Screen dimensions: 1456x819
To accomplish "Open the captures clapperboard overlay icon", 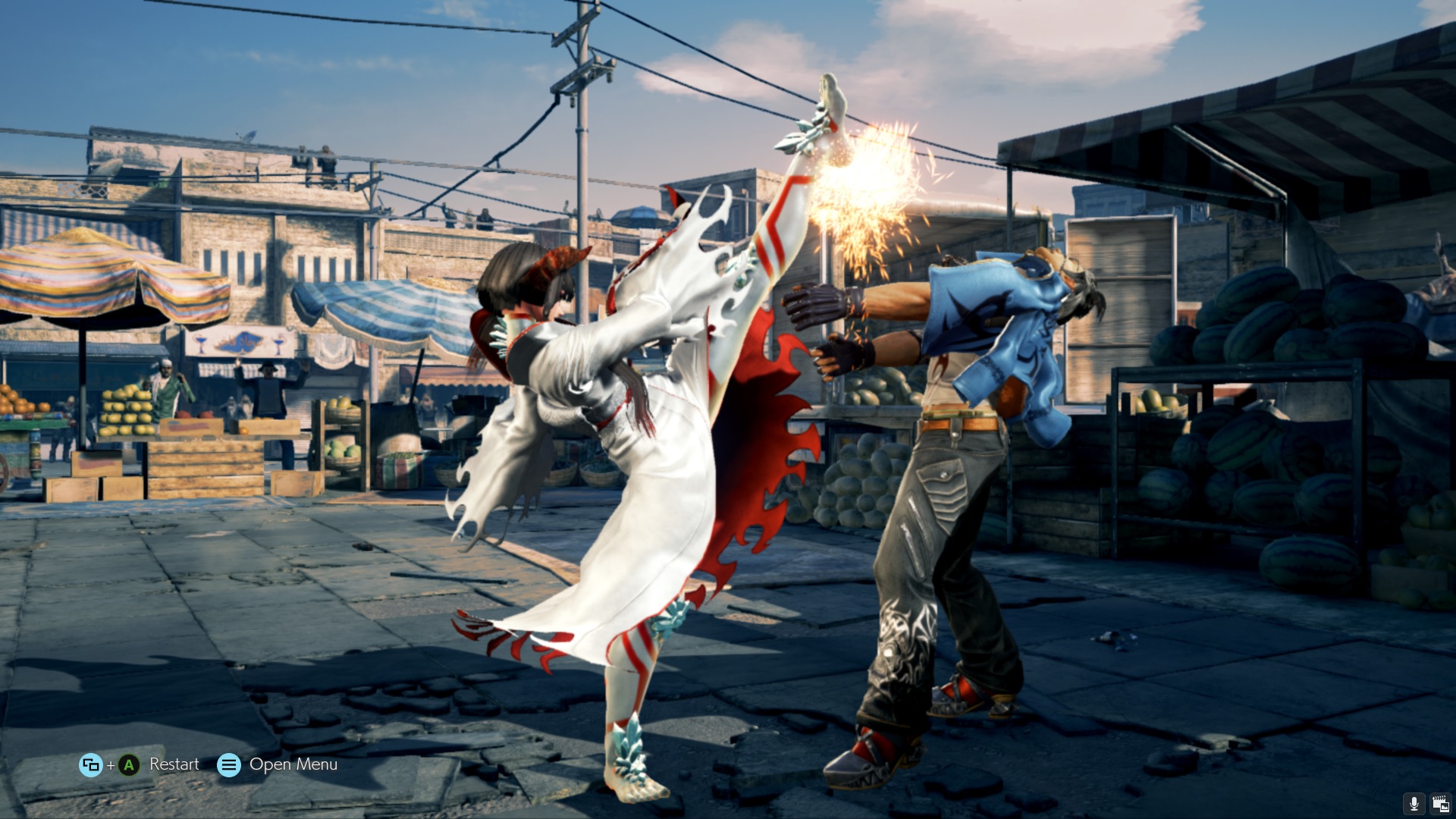I will coord(1440,804).
